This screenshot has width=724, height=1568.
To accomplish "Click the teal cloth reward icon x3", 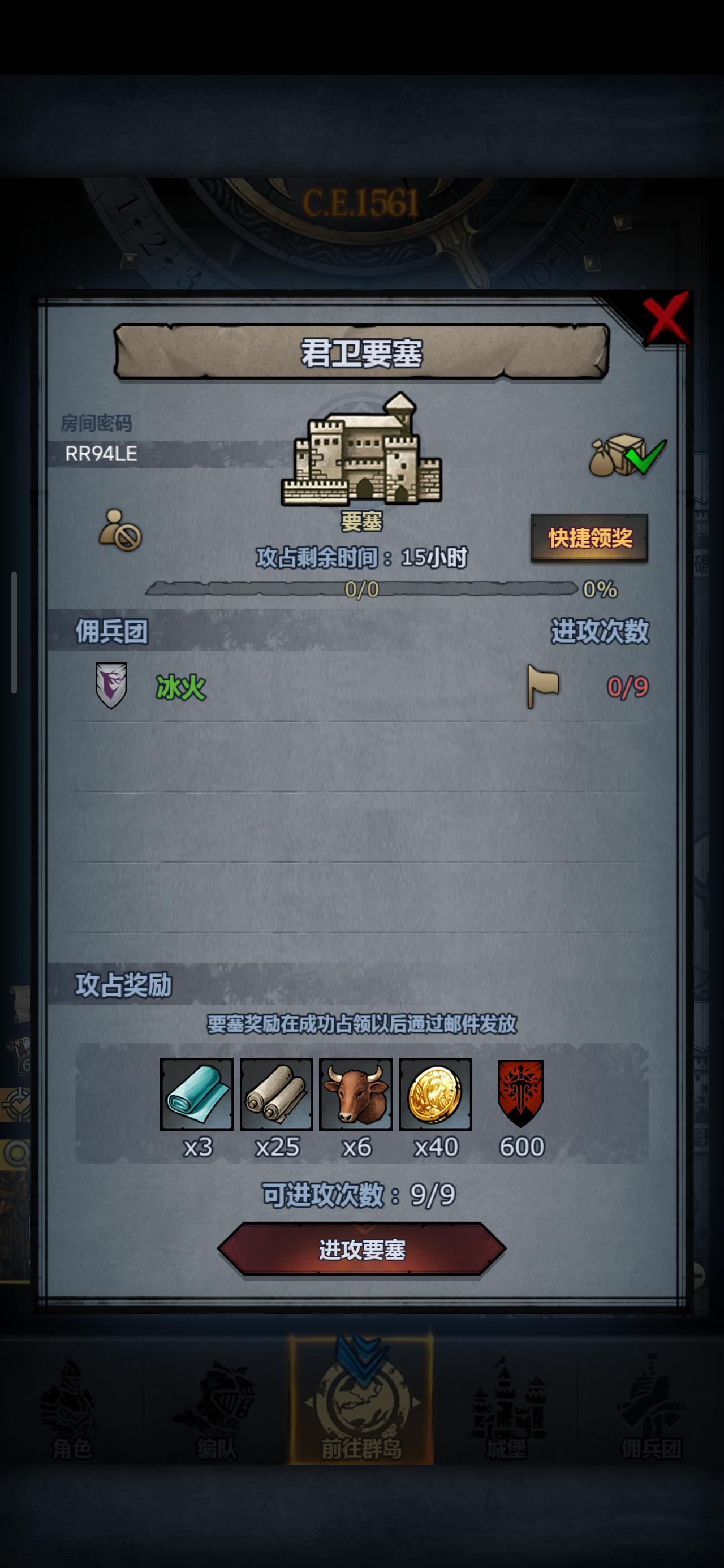I will coord(197,1094).
